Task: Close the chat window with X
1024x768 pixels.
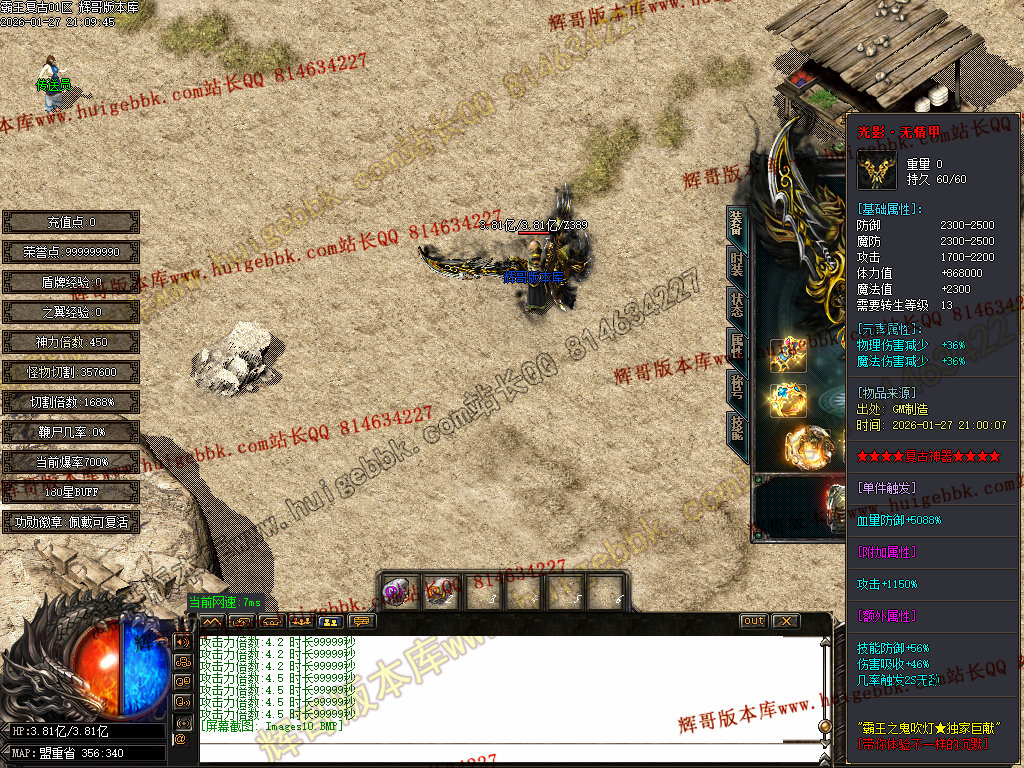Action: tap(786, 621)
